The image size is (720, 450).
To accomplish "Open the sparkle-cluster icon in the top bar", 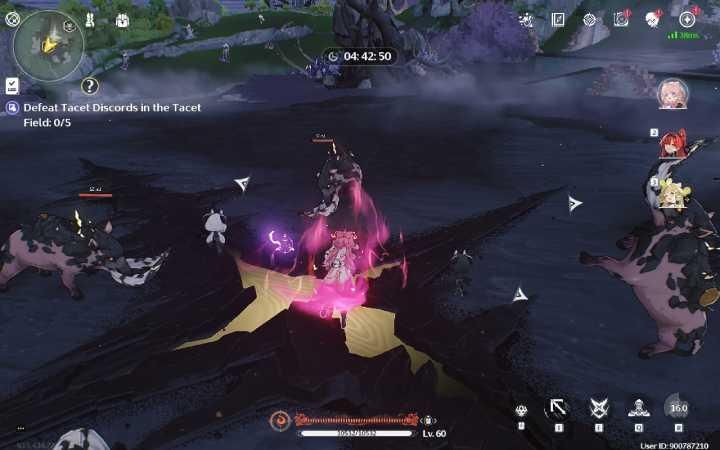I will [526, 19].
